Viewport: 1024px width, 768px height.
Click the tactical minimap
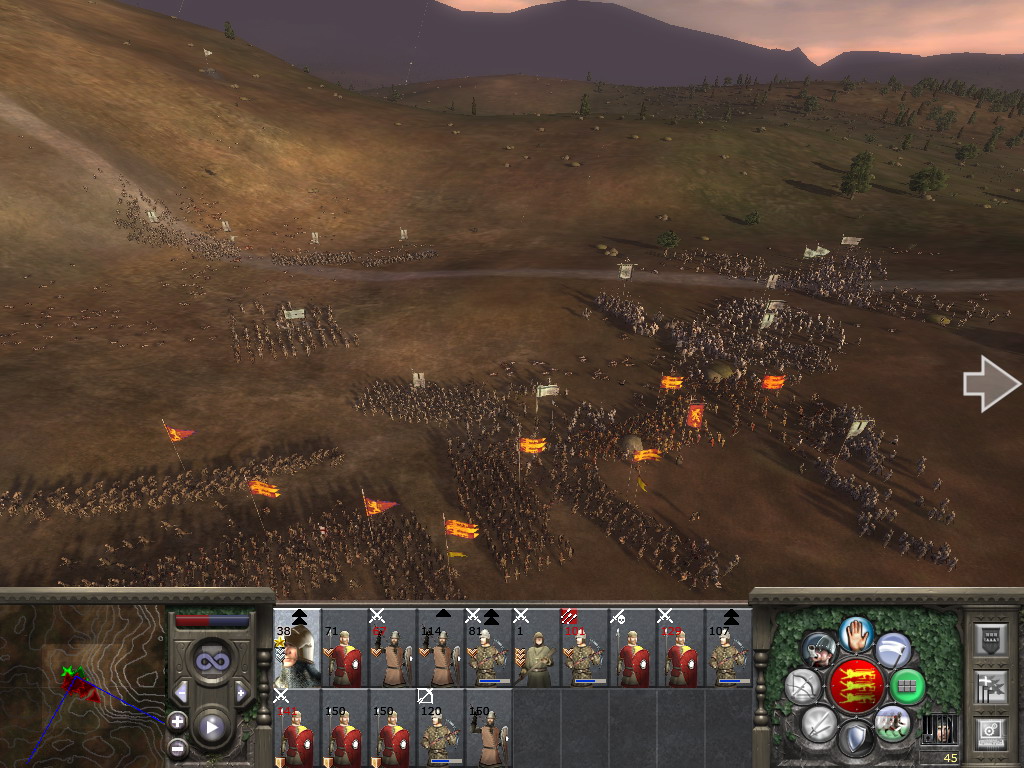[82, 685]
